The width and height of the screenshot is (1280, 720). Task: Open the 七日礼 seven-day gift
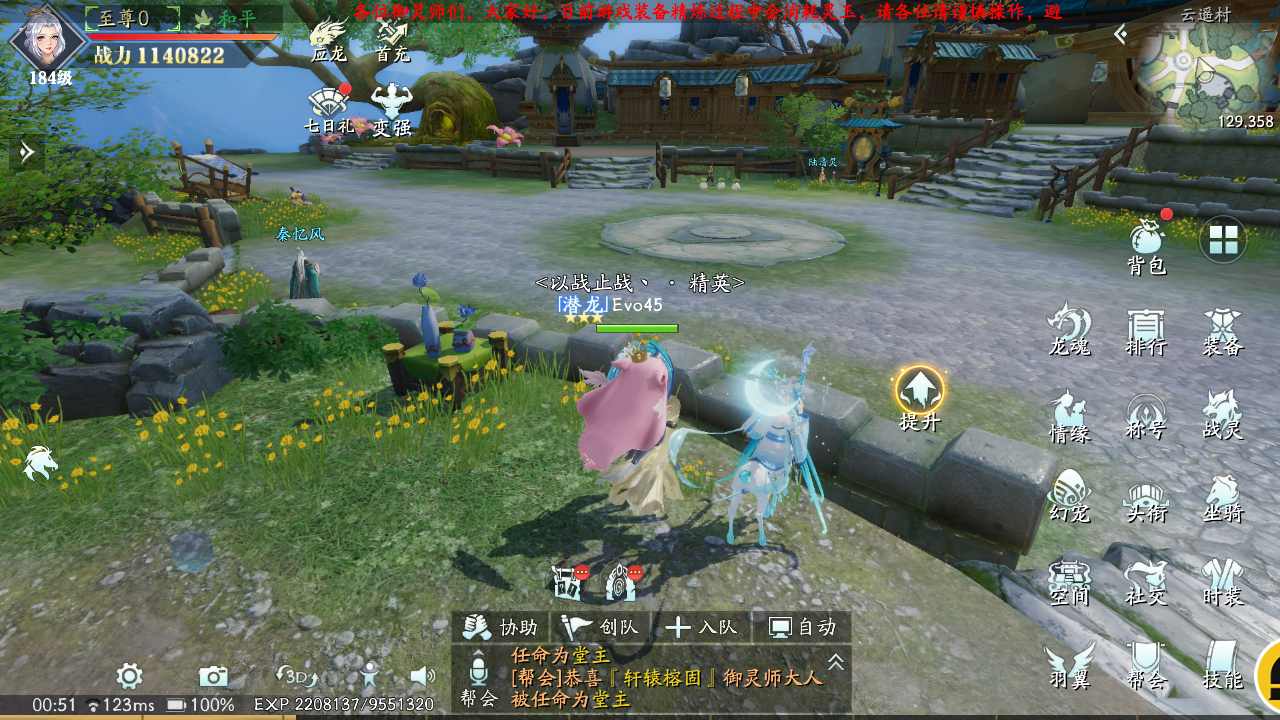coord(329,110)
